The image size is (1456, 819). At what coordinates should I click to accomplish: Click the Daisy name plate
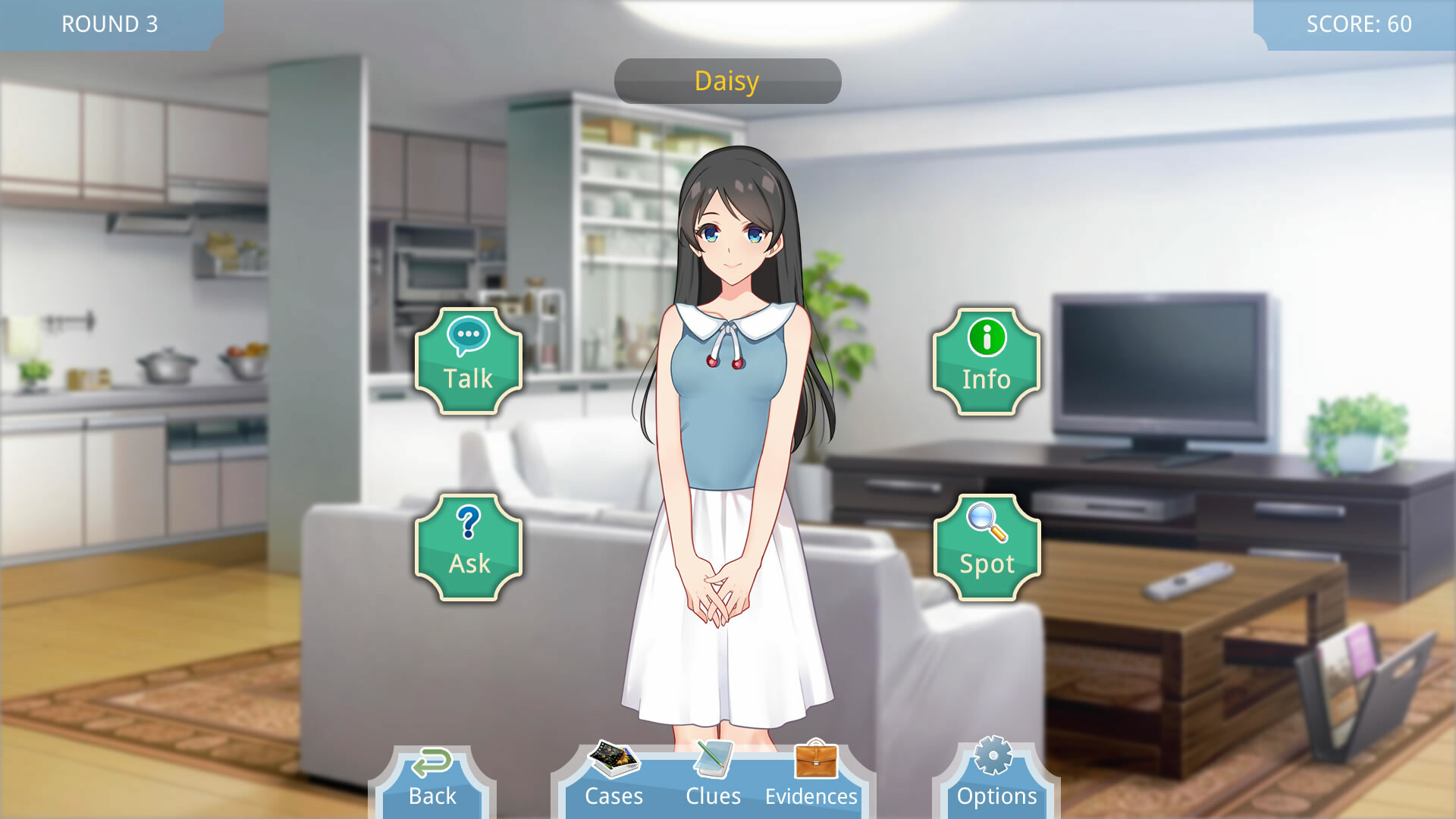pyautogui.click(x=727, y=80)
